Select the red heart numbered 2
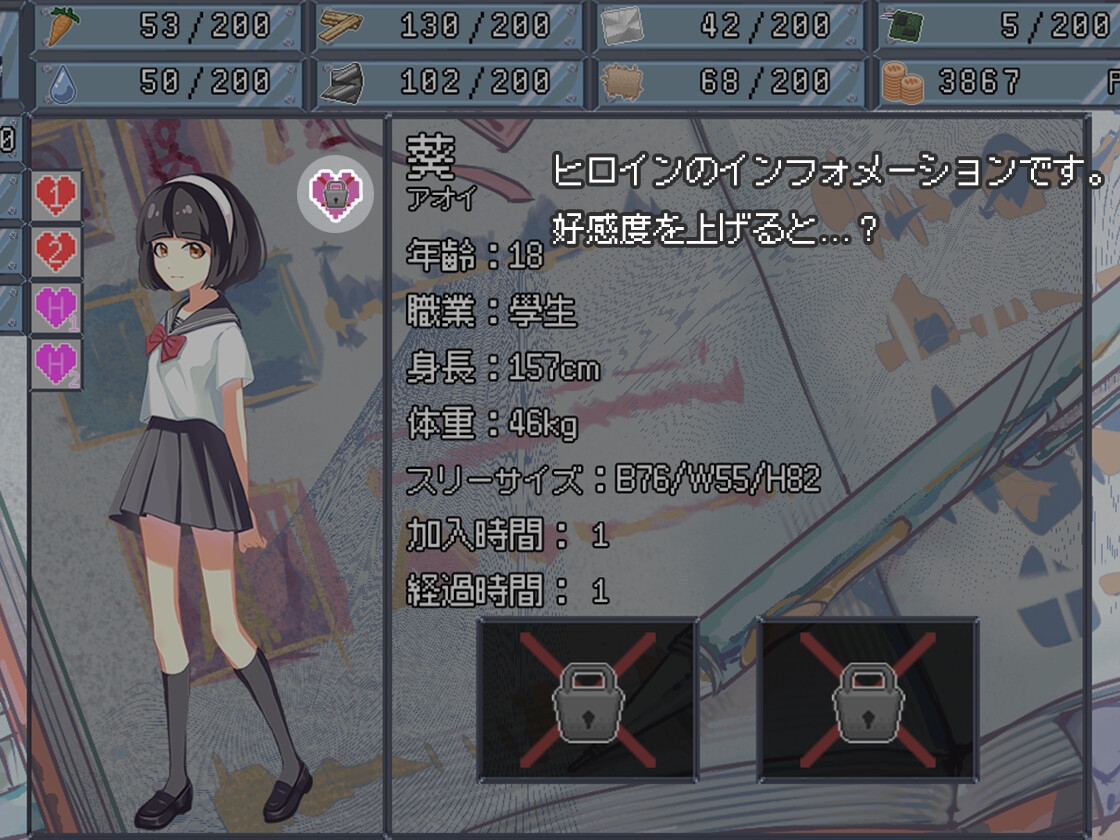The height and width of the screenshot is (840, 1120). pos(57,252)
